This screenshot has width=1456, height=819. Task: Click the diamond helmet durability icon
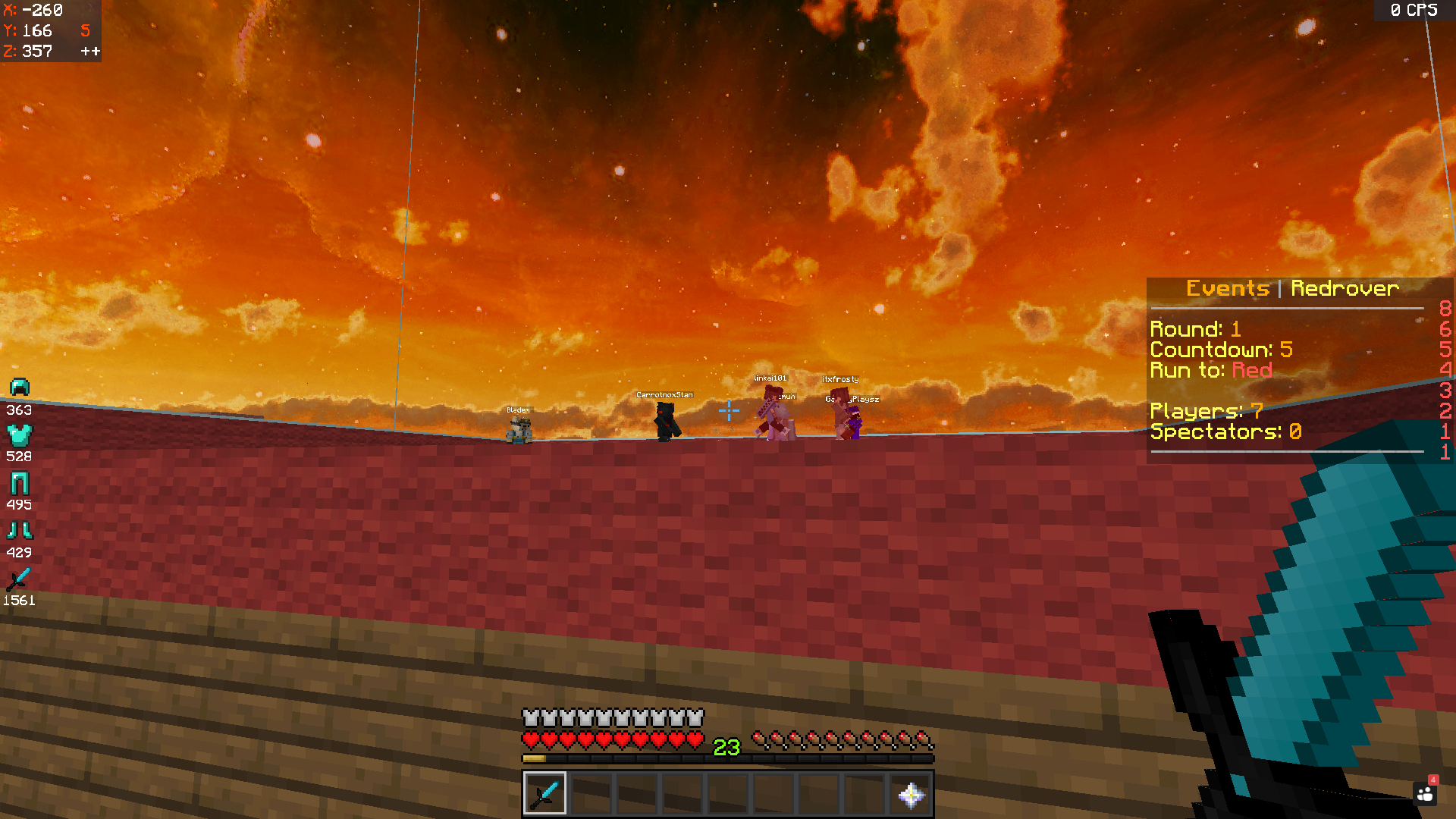[x=20, y=388]
